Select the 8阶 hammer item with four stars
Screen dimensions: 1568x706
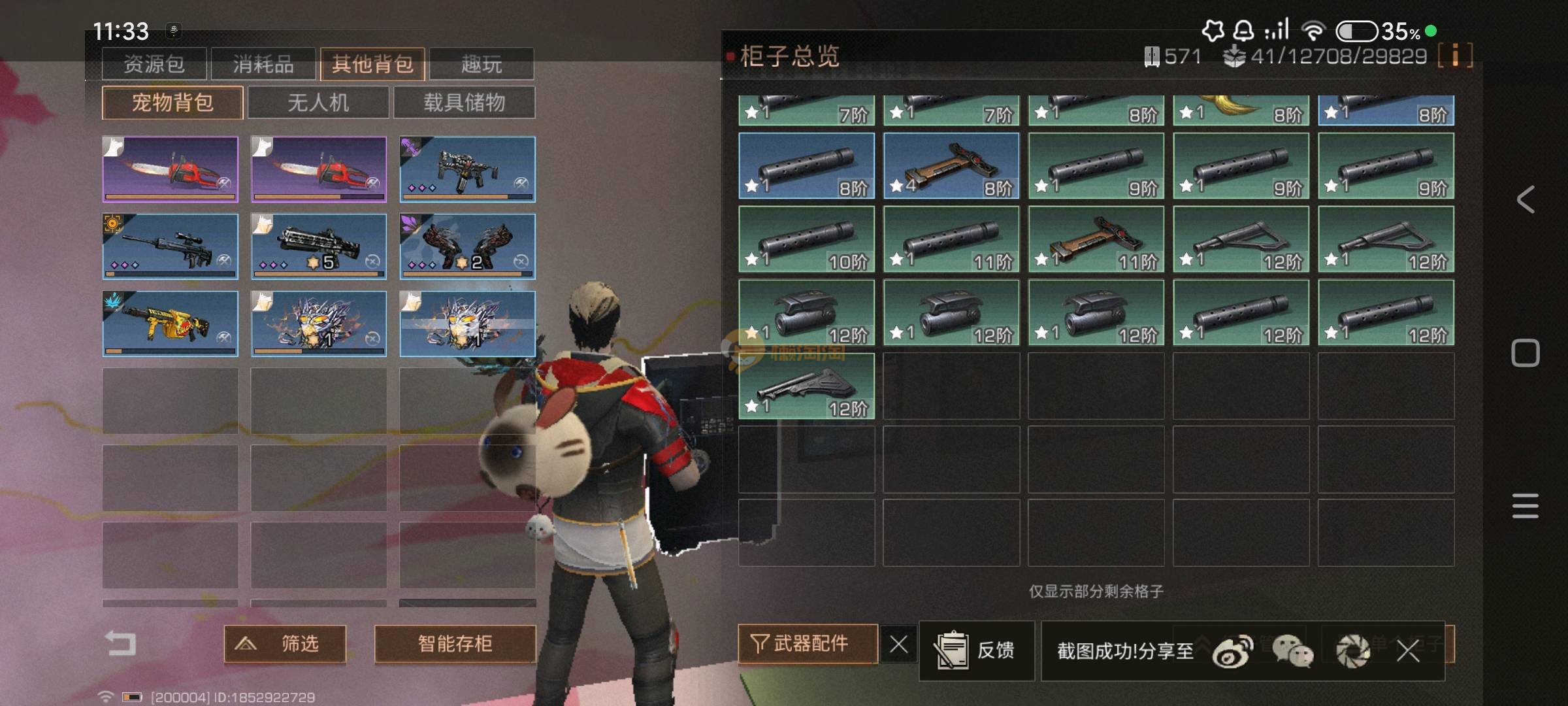tap(951, 165)
